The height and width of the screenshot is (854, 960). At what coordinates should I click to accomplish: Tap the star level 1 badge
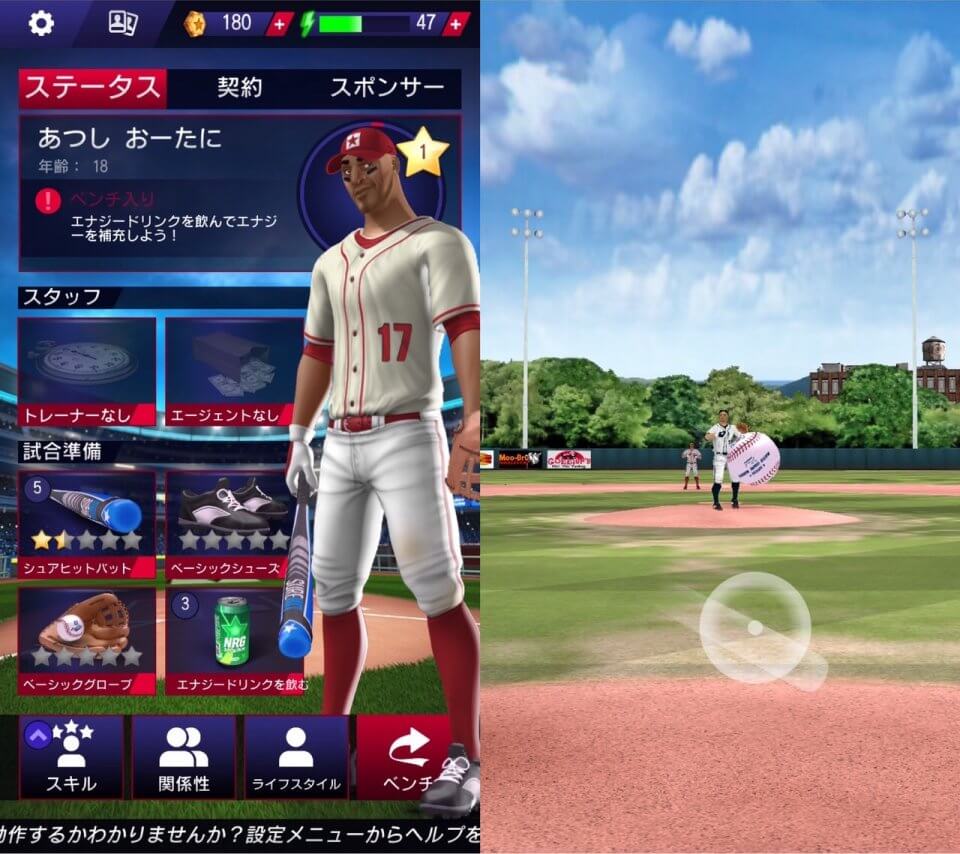pos(422,153)
